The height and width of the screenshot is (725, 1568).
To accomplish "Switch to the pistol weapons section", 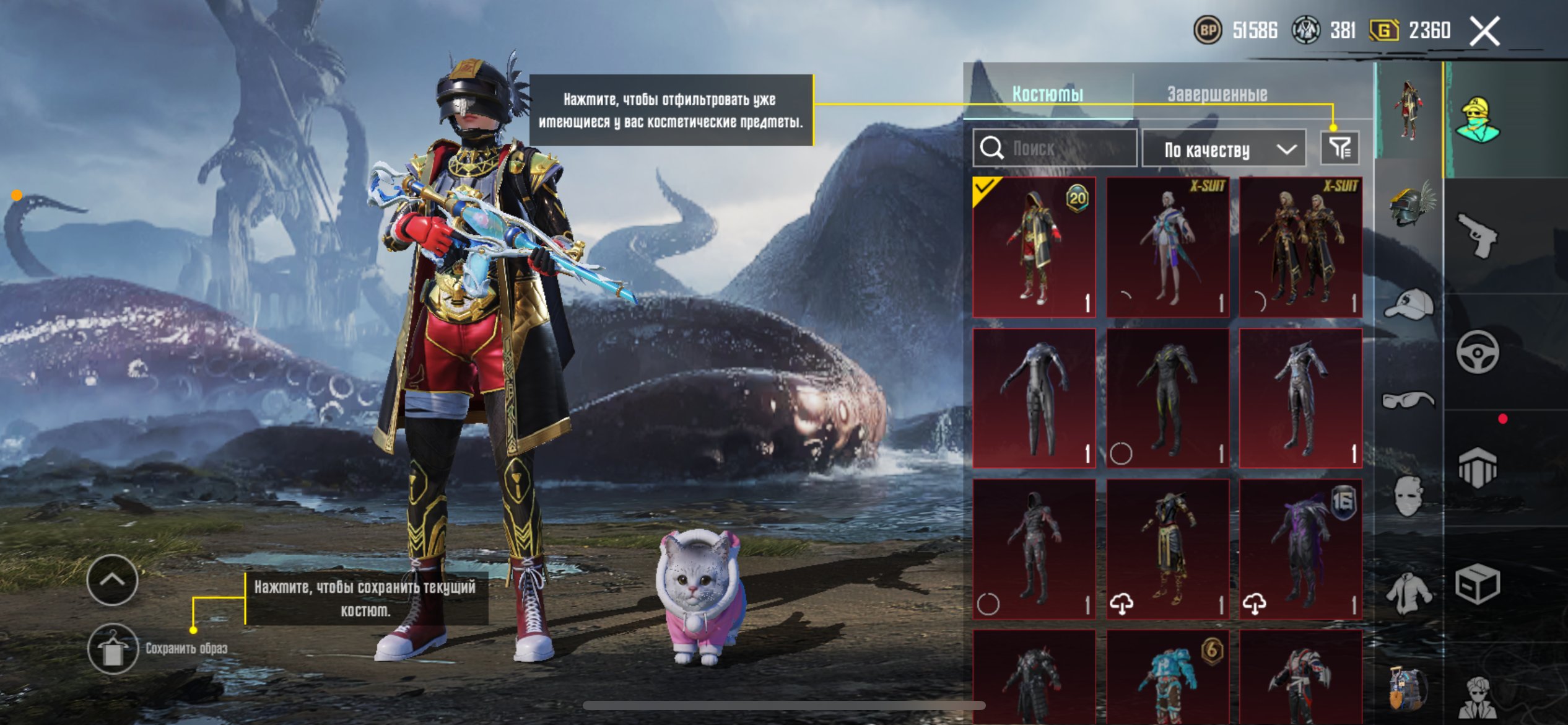I will tap(1477, 235).
